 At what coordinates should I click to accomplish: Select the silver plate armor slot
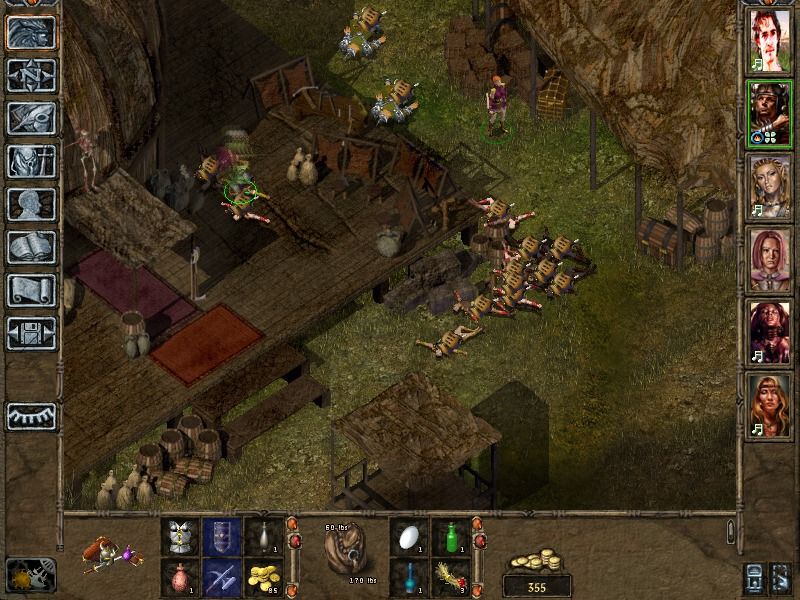pos(181,536)
